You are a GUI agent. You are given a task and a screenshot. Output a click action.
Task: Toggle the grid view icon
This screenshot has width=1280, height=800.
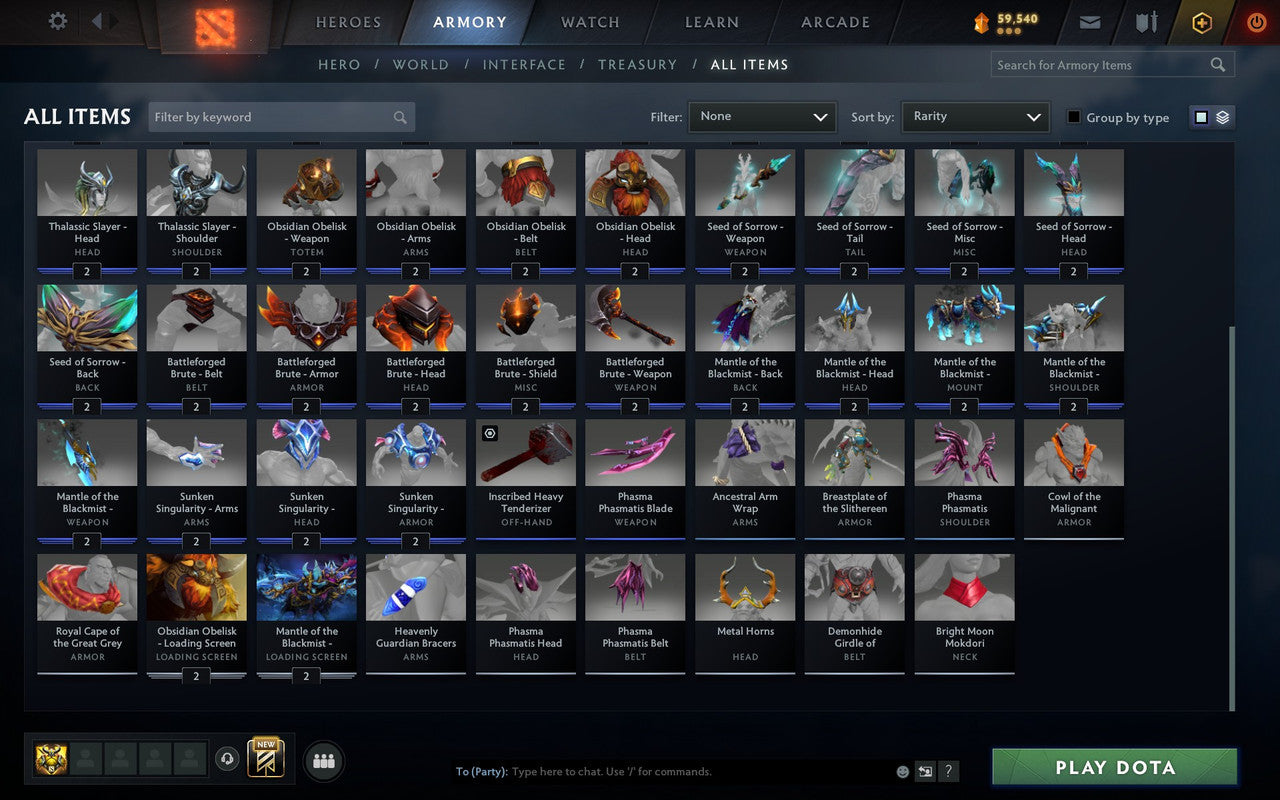tap(1200, 117)
